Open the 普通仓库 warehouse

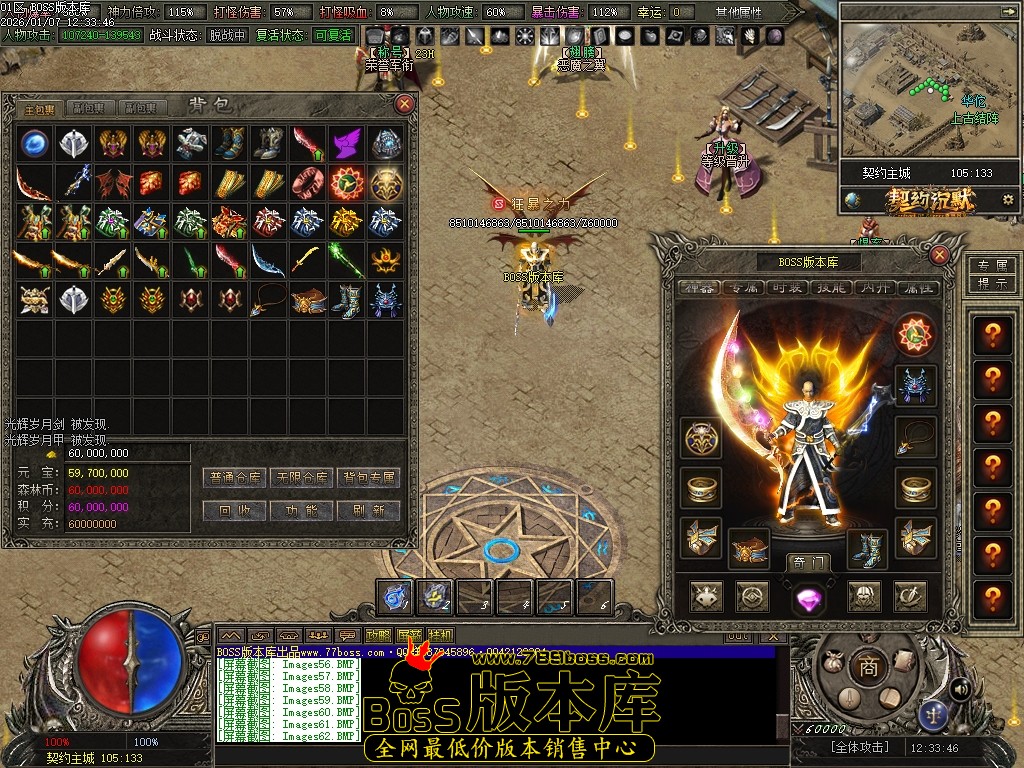(236, 478)
